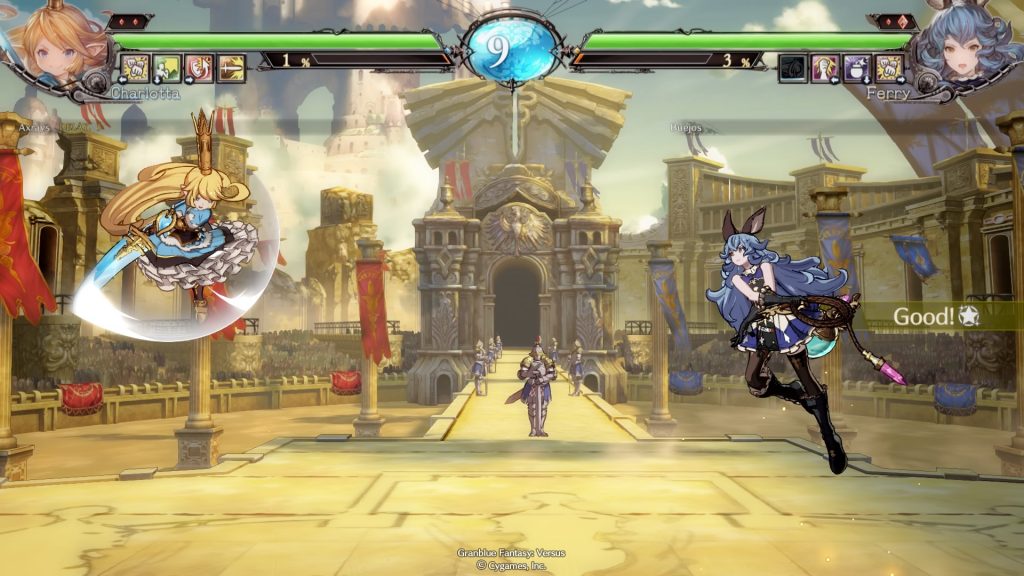Use Ferry's purple ghost pet skill icon

pyautogui.click(x=858, y=68)
